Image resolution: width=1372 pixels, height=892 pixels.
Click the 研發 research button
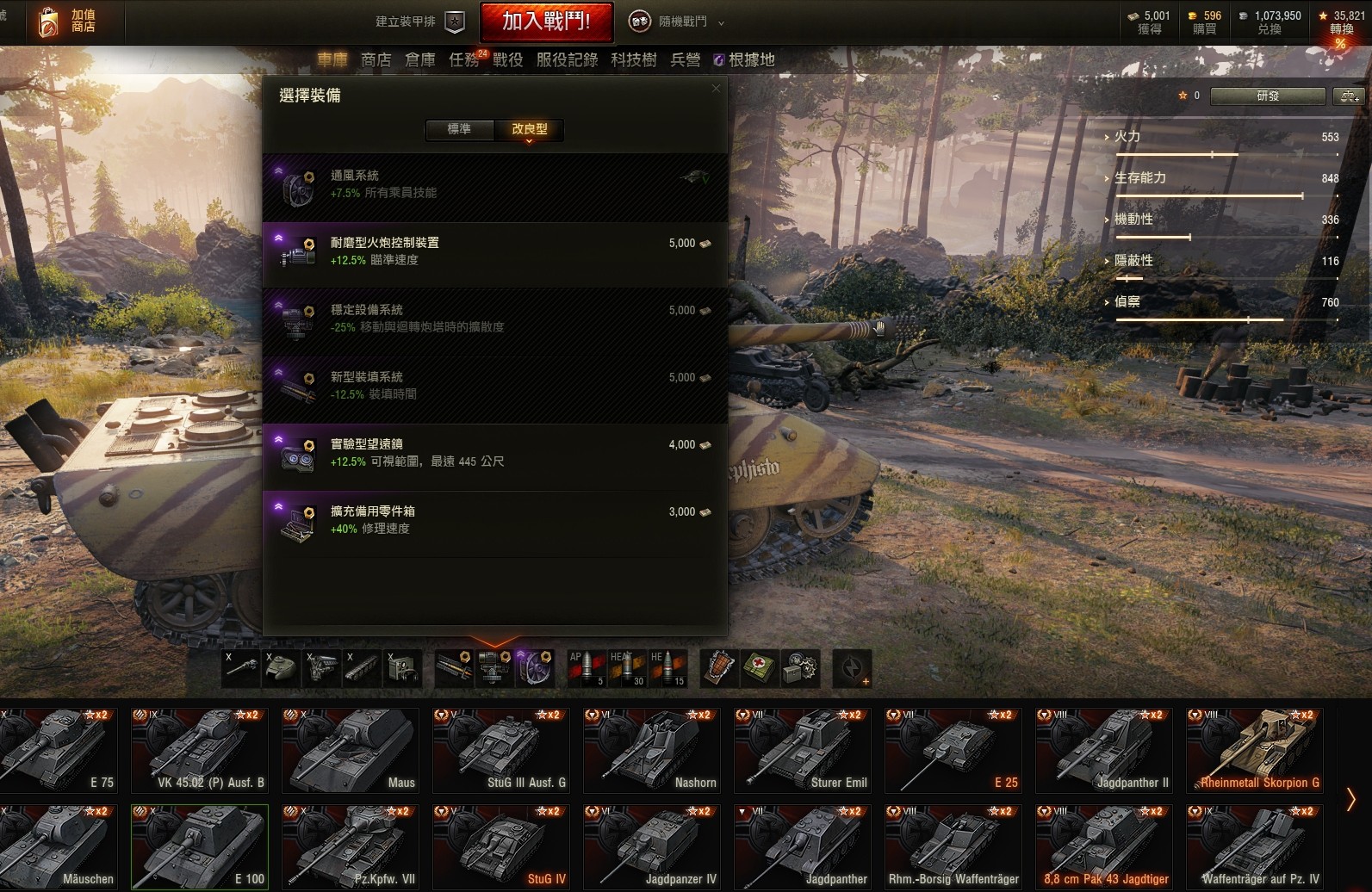(1267, 96)
